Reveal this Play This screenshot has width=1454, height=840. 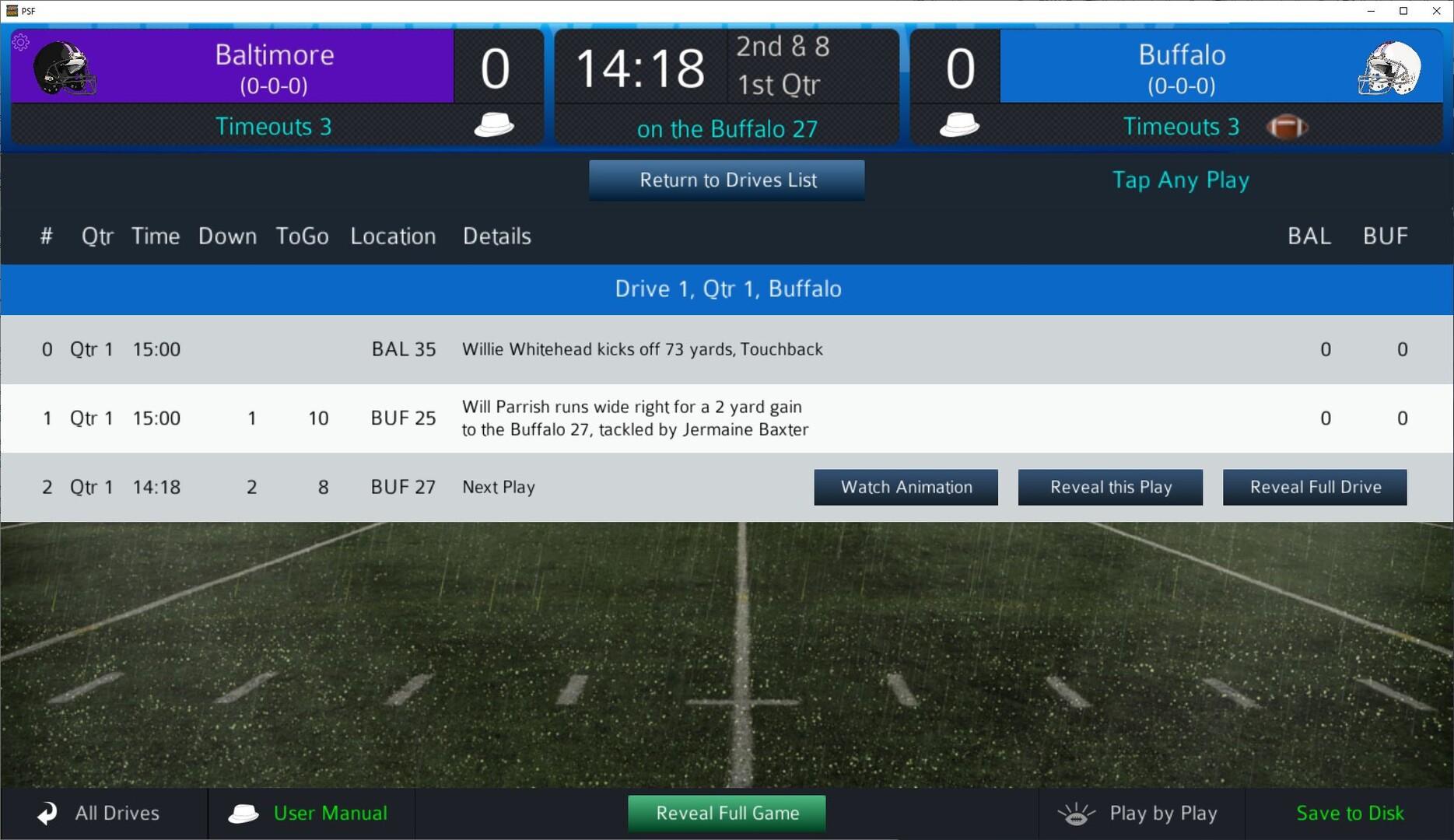(1110, 487)
